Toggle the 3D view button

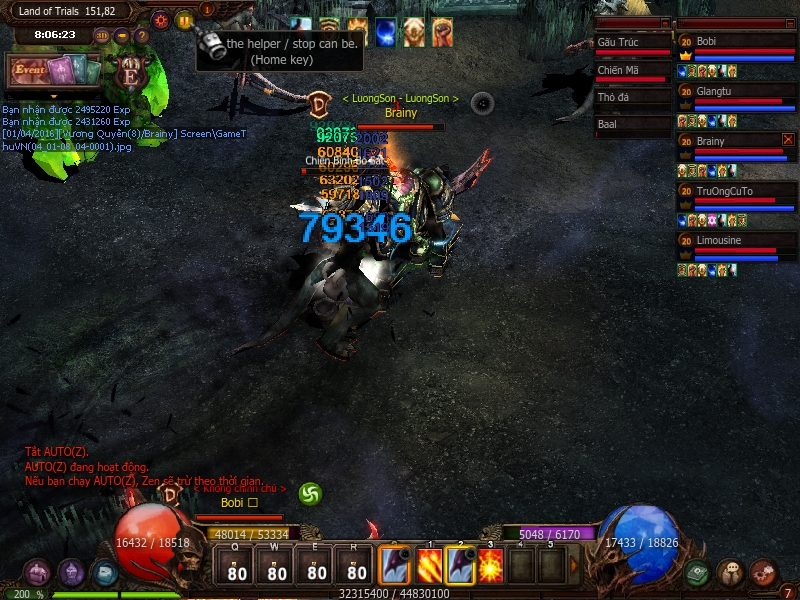coord(102,36)
